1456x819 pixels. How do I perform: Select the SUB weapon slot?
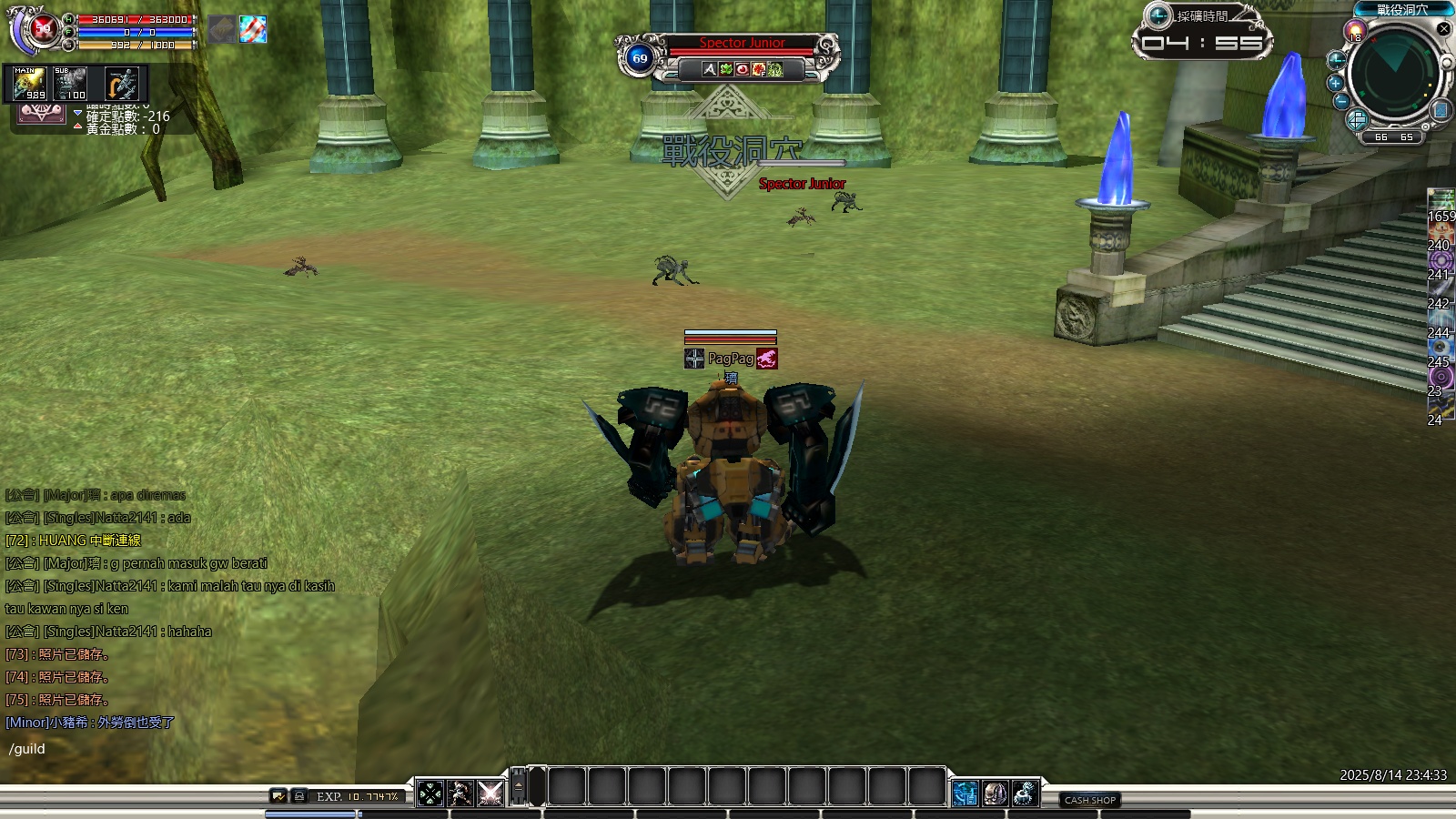pyautogui.click(x=70, y=84)
